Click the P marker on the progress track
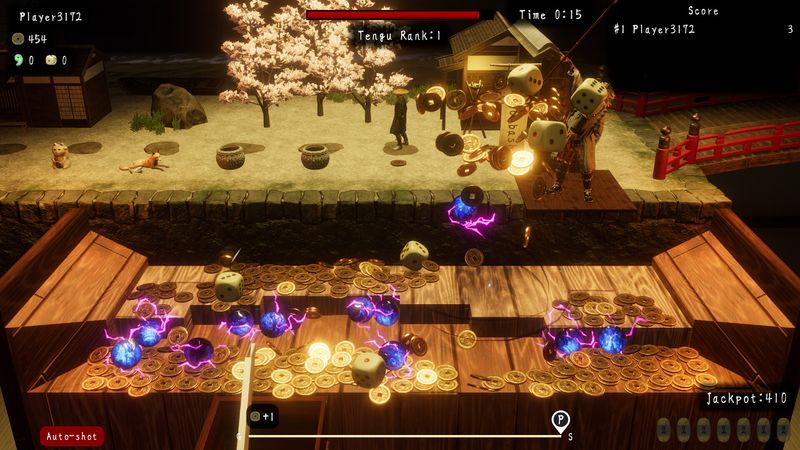The width and height of the screenshot is (800, 450). coord(560,419)
